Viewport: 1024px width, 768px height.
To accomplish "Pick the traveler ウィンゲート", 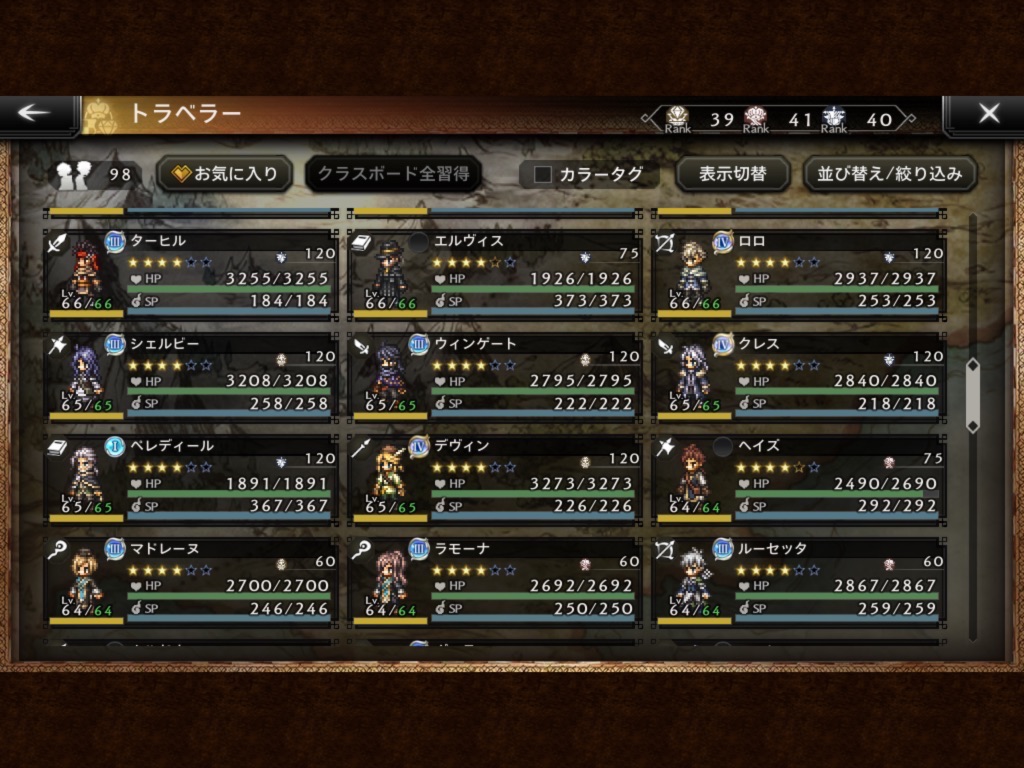I will tap(494, 375).
